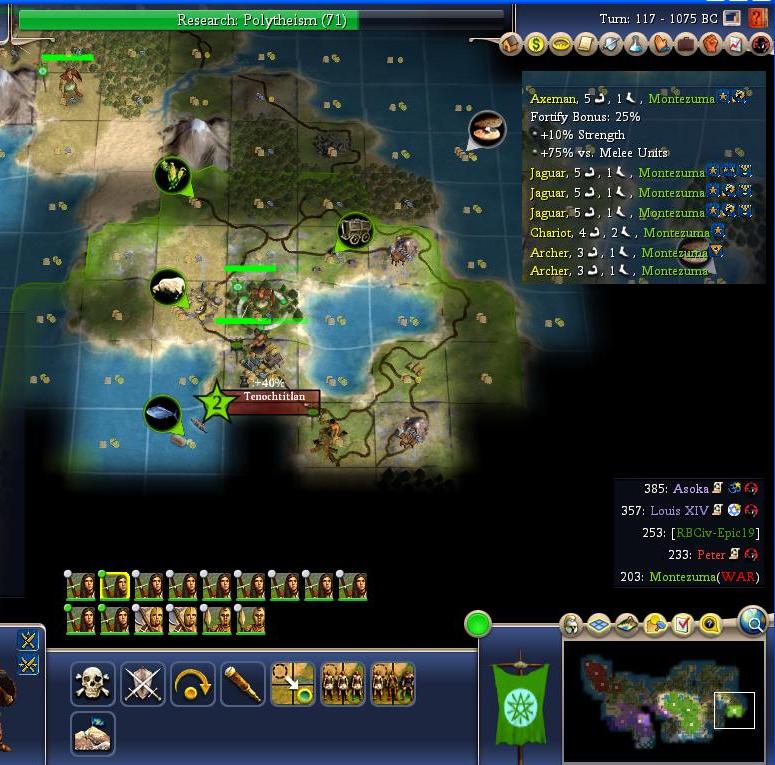Activate the spyglass sentry command
This screenshot has height=765, width=775.
click(x=242, y=685)
